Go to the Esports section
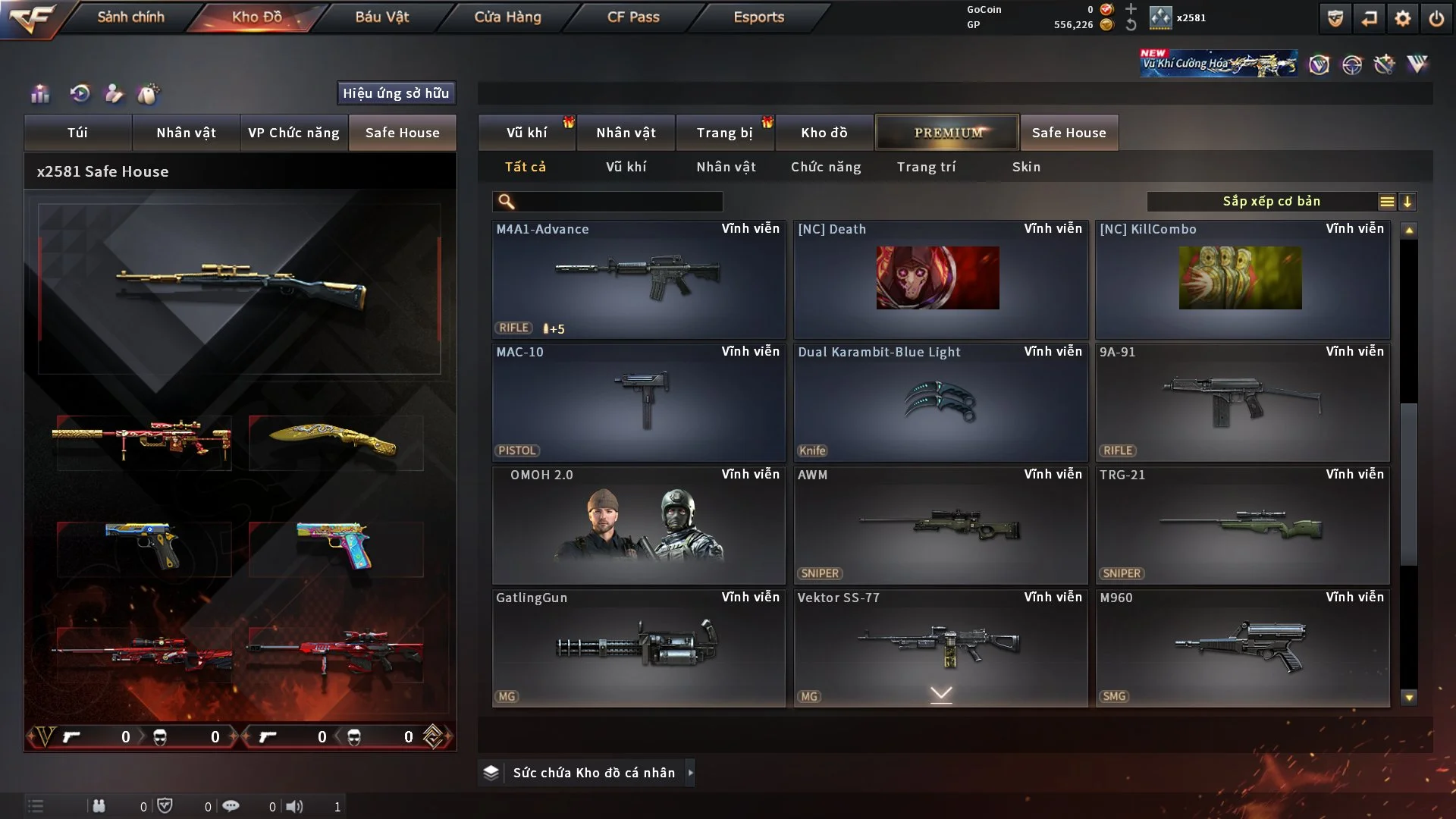 pos(758,17)
